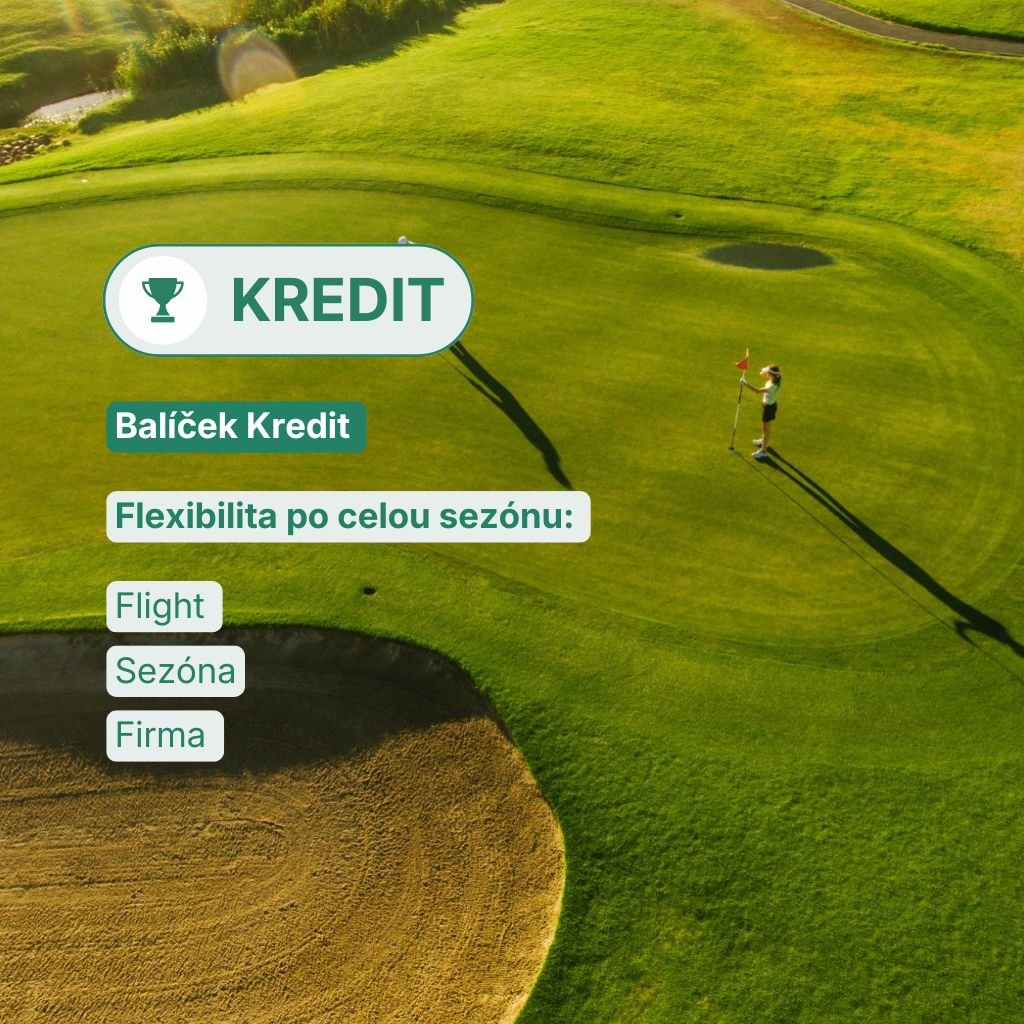The height and width of the screenshot is (1024, 1024).
Task: Pick the Firma option
Action: point(164,735)
